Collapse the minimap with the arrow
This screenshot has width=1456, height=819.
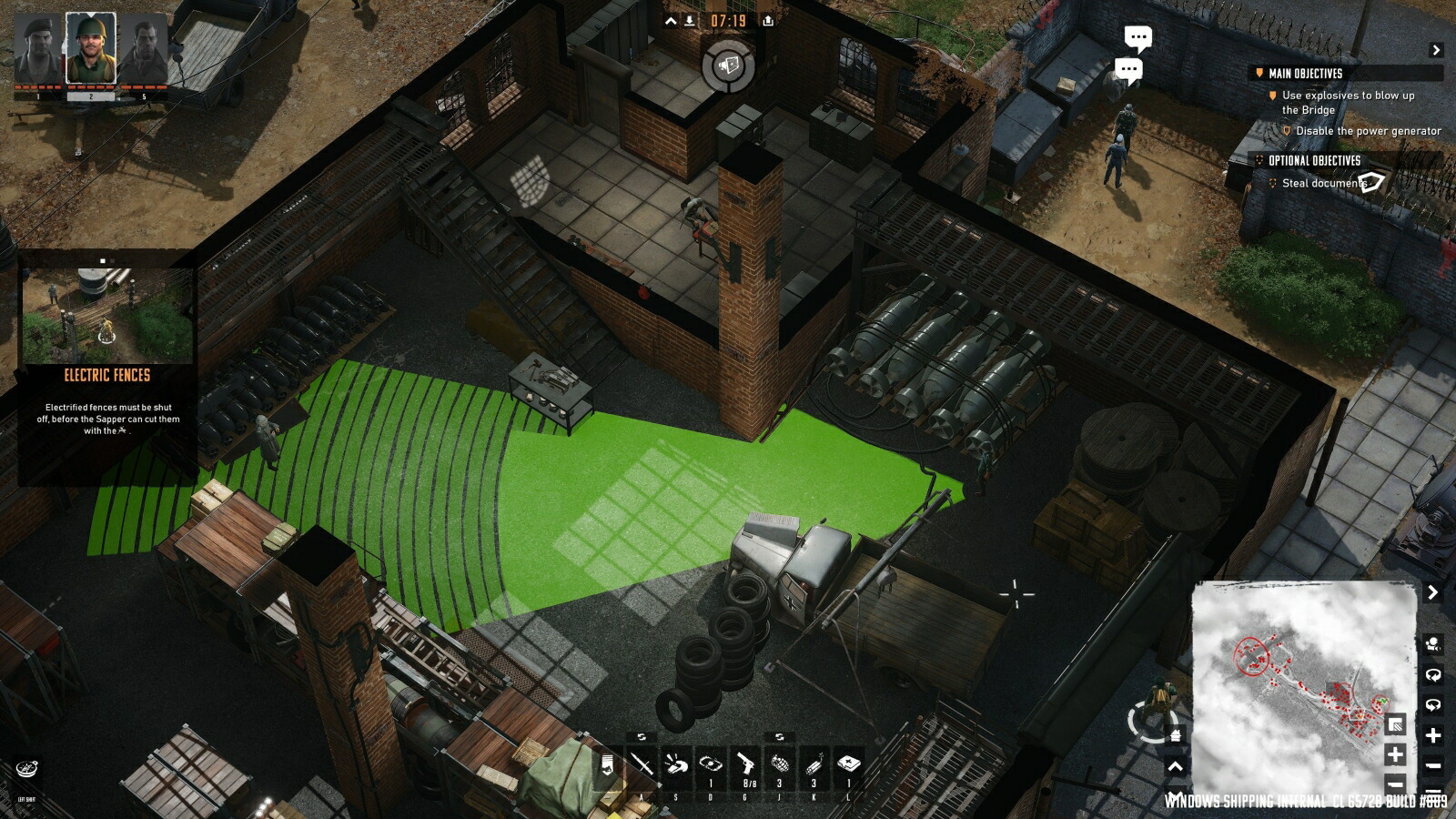(x=1433, y=592)
